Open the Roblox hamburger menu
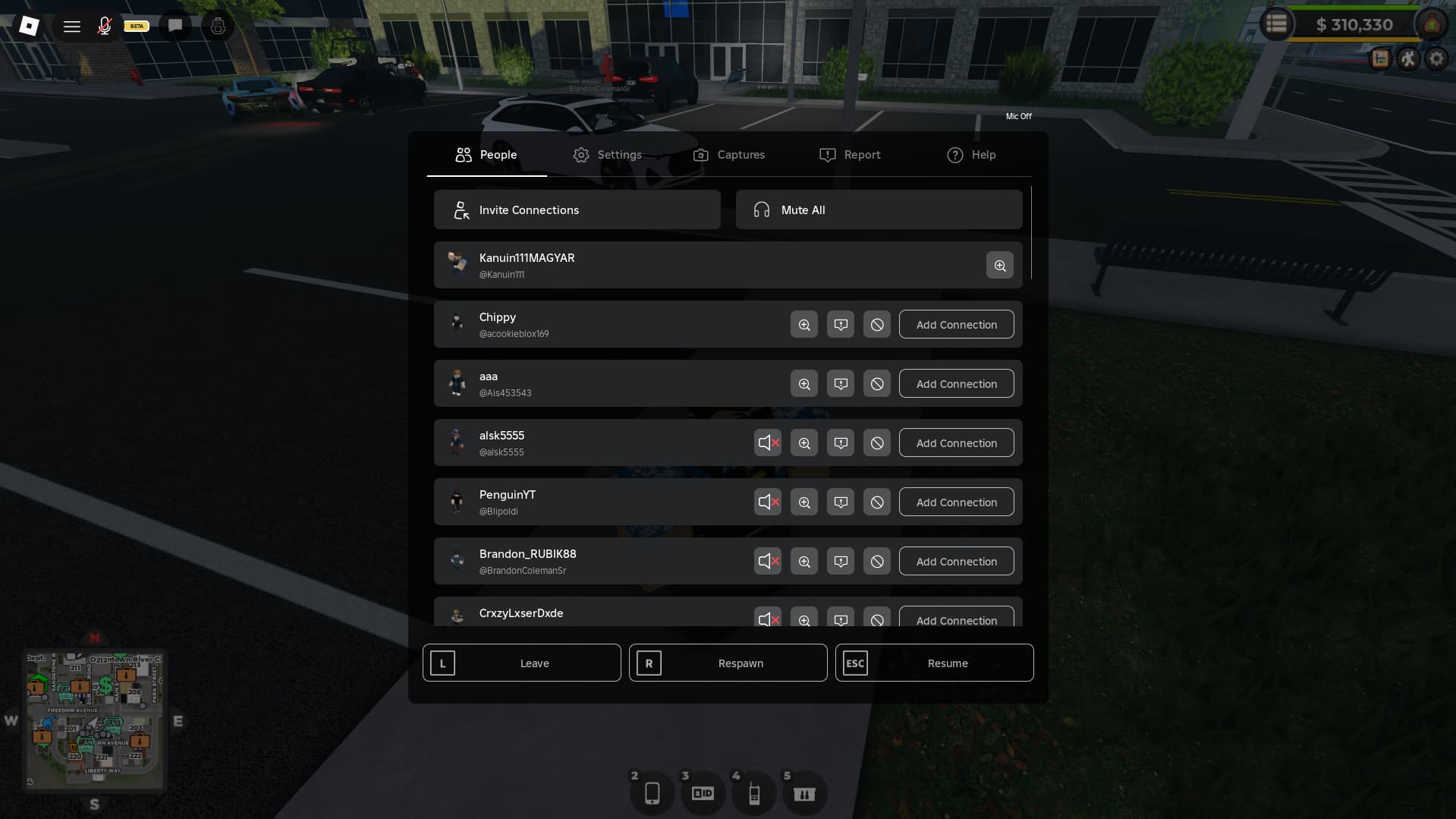This screenshot has height=819, width=1456. (x=72, y=26)
